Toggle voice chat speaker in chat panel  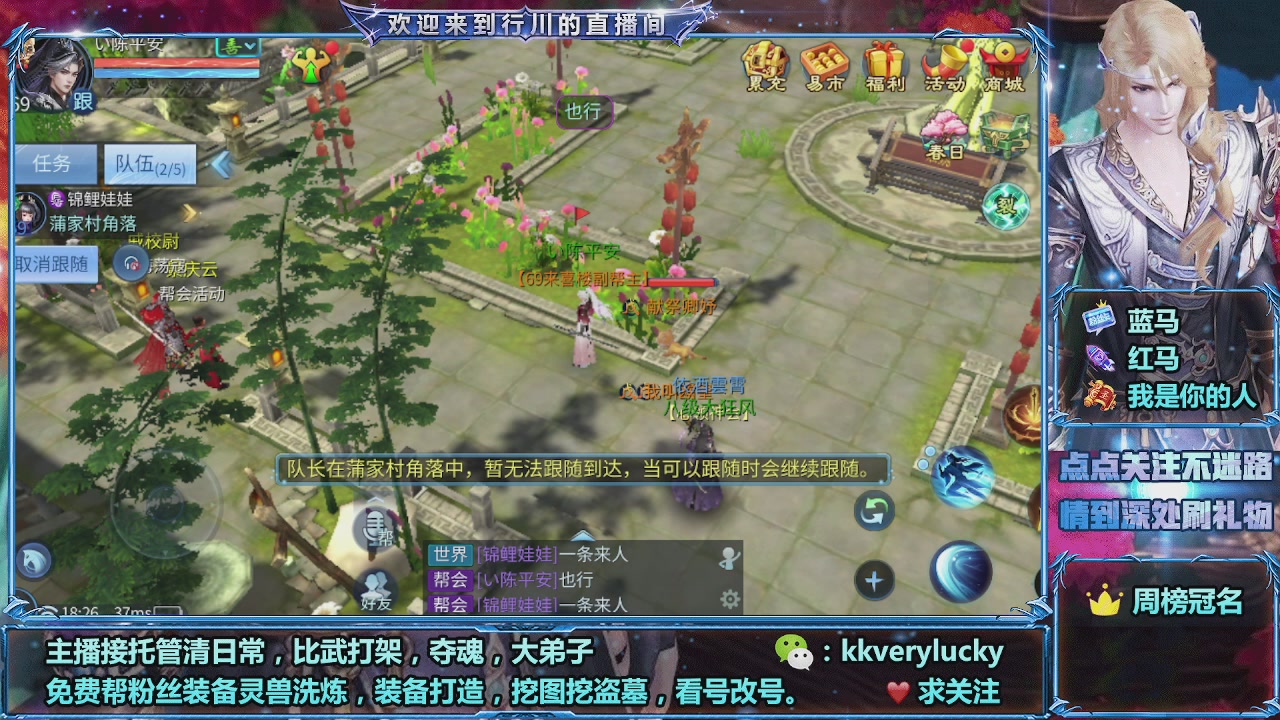point(728,558)
